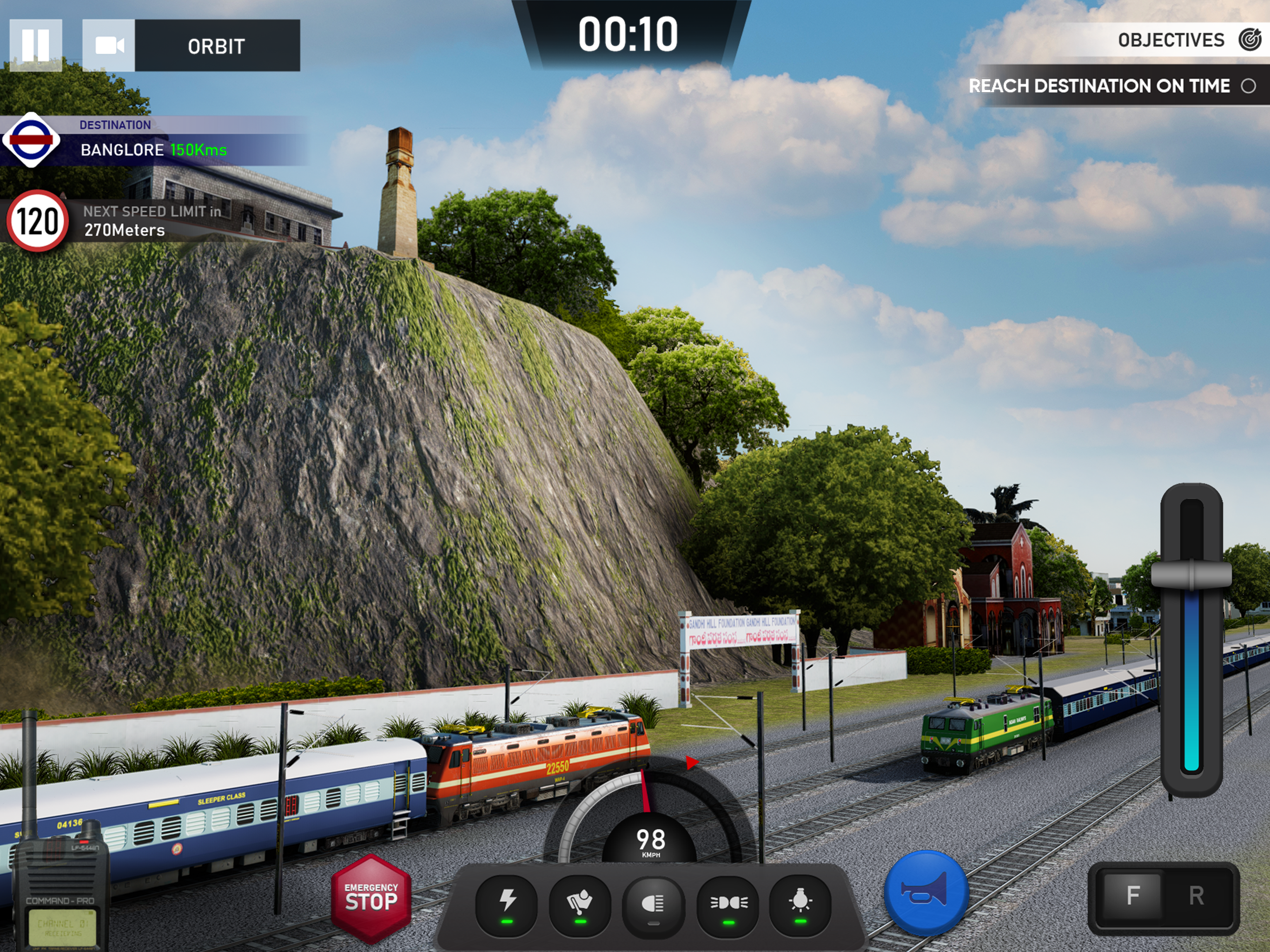Toggle the windshield wiper switch

click(x=580, y=903)
